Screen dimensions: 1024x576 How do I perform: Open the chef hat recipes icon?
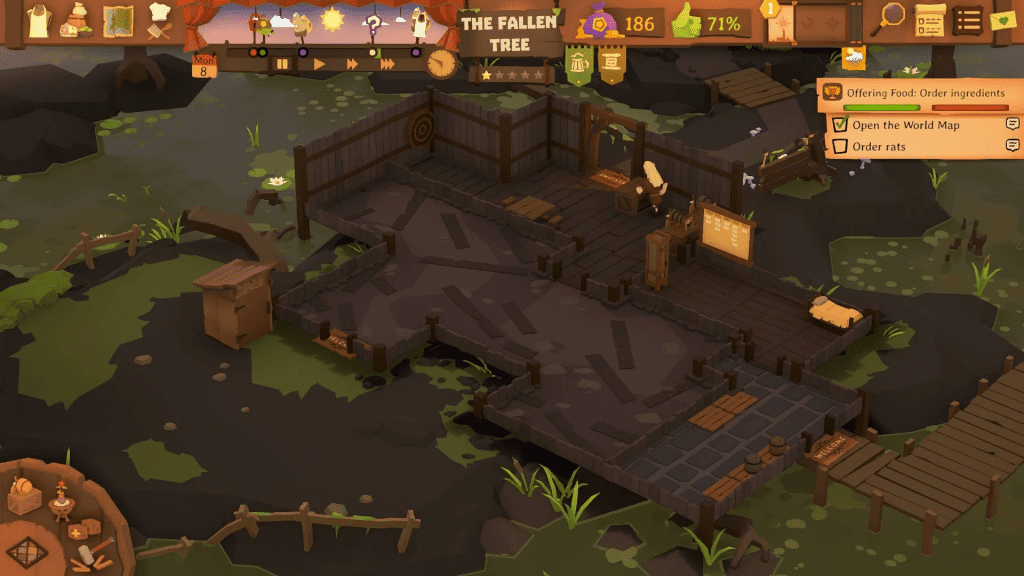coord(159,20)
